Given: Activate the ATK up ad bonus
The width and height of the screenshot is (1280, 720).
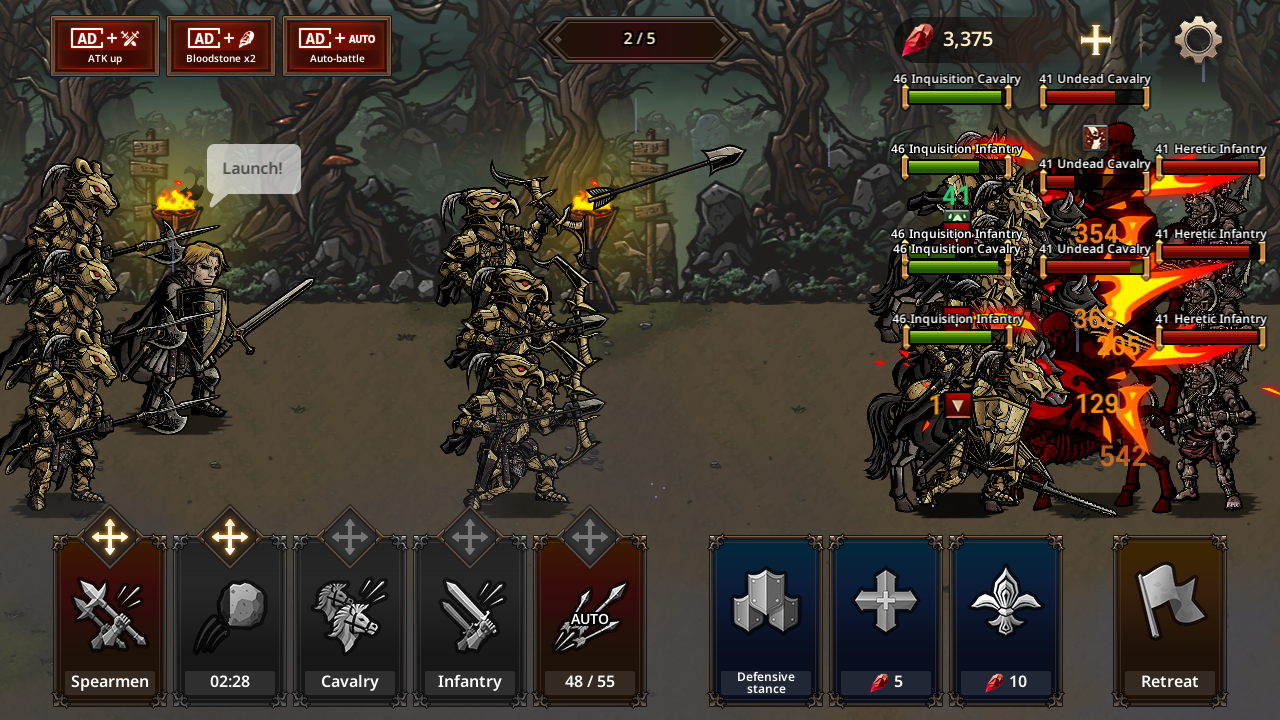Looking at the screenshot, I should tap(105, 46).
